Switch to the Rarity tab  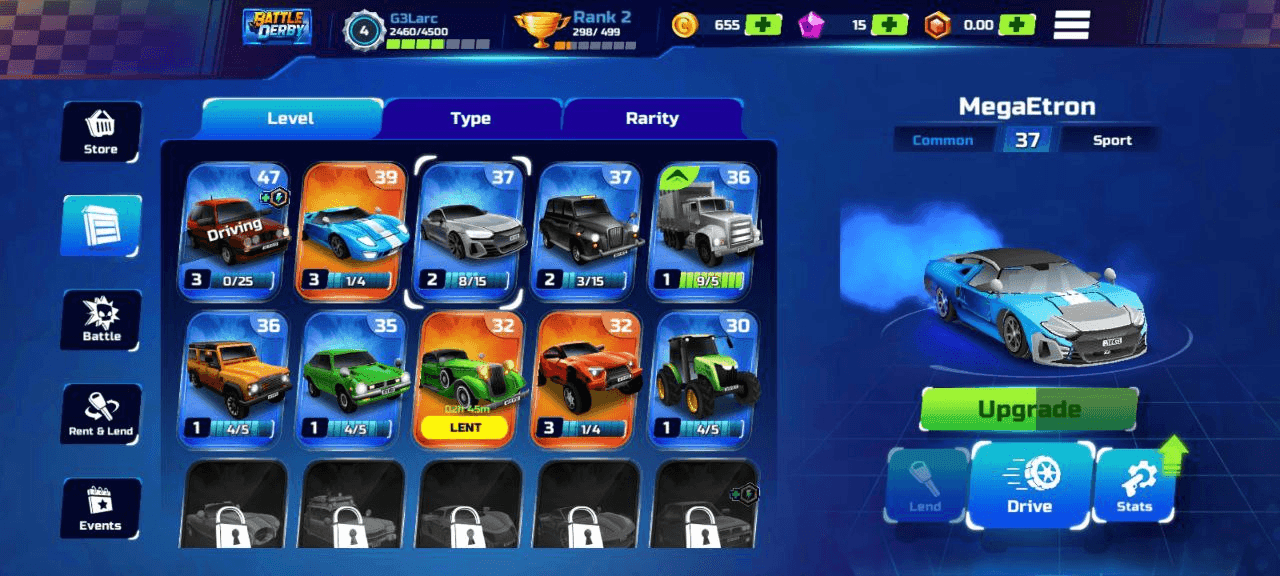[x=652, y=118]
